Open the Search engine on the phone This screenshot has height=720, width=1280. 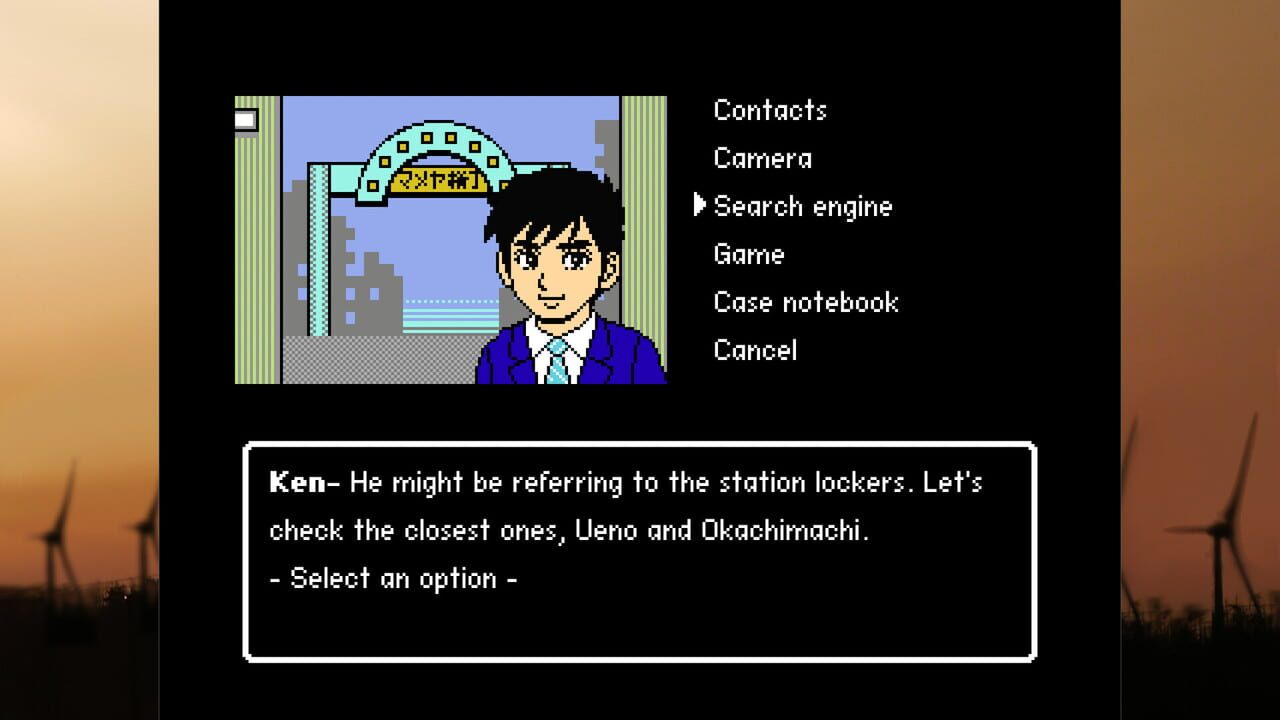click(x=803, y=207)
